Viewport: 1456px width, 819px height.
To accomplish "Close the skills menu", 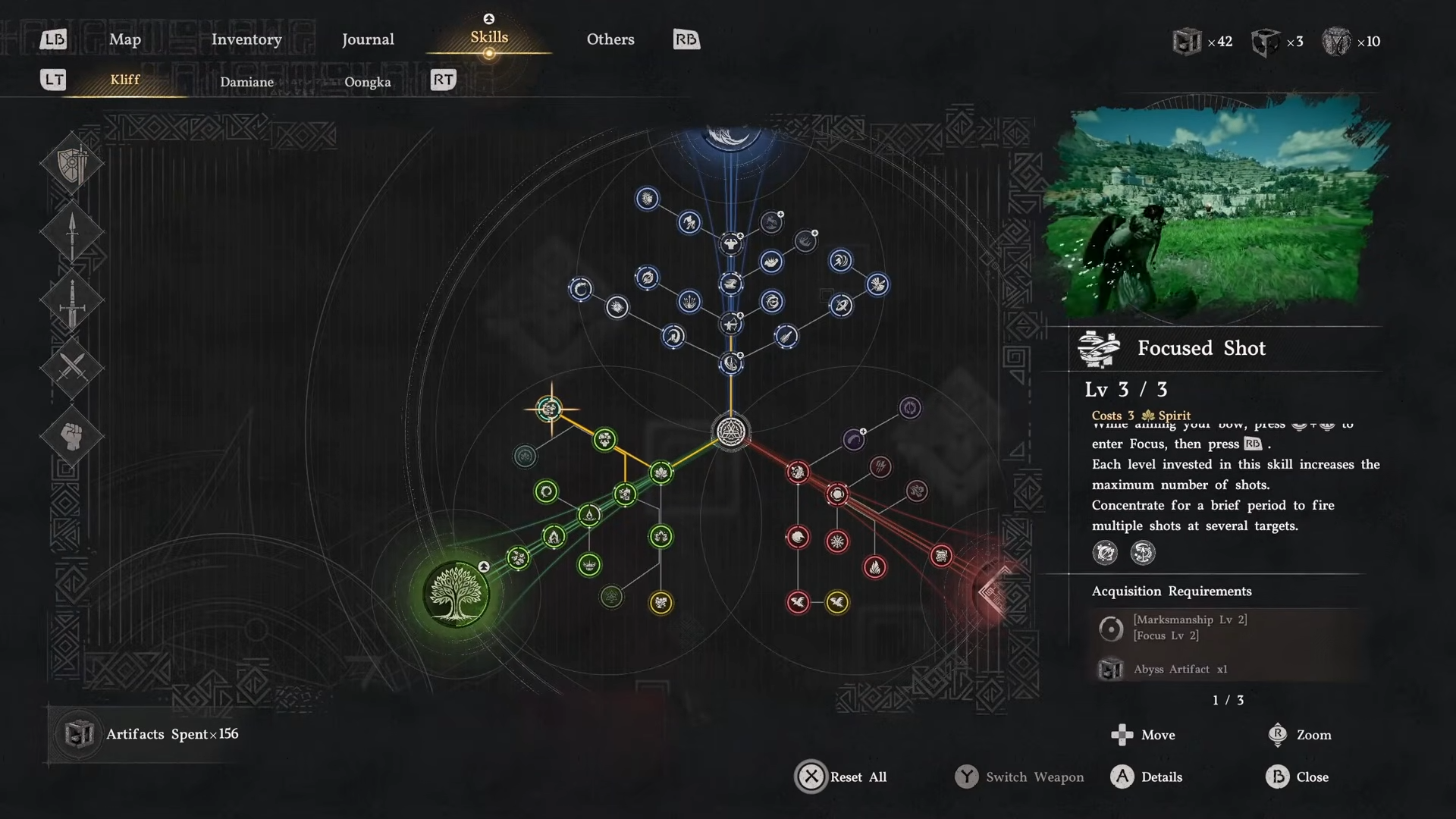I will coord(1298,777).
